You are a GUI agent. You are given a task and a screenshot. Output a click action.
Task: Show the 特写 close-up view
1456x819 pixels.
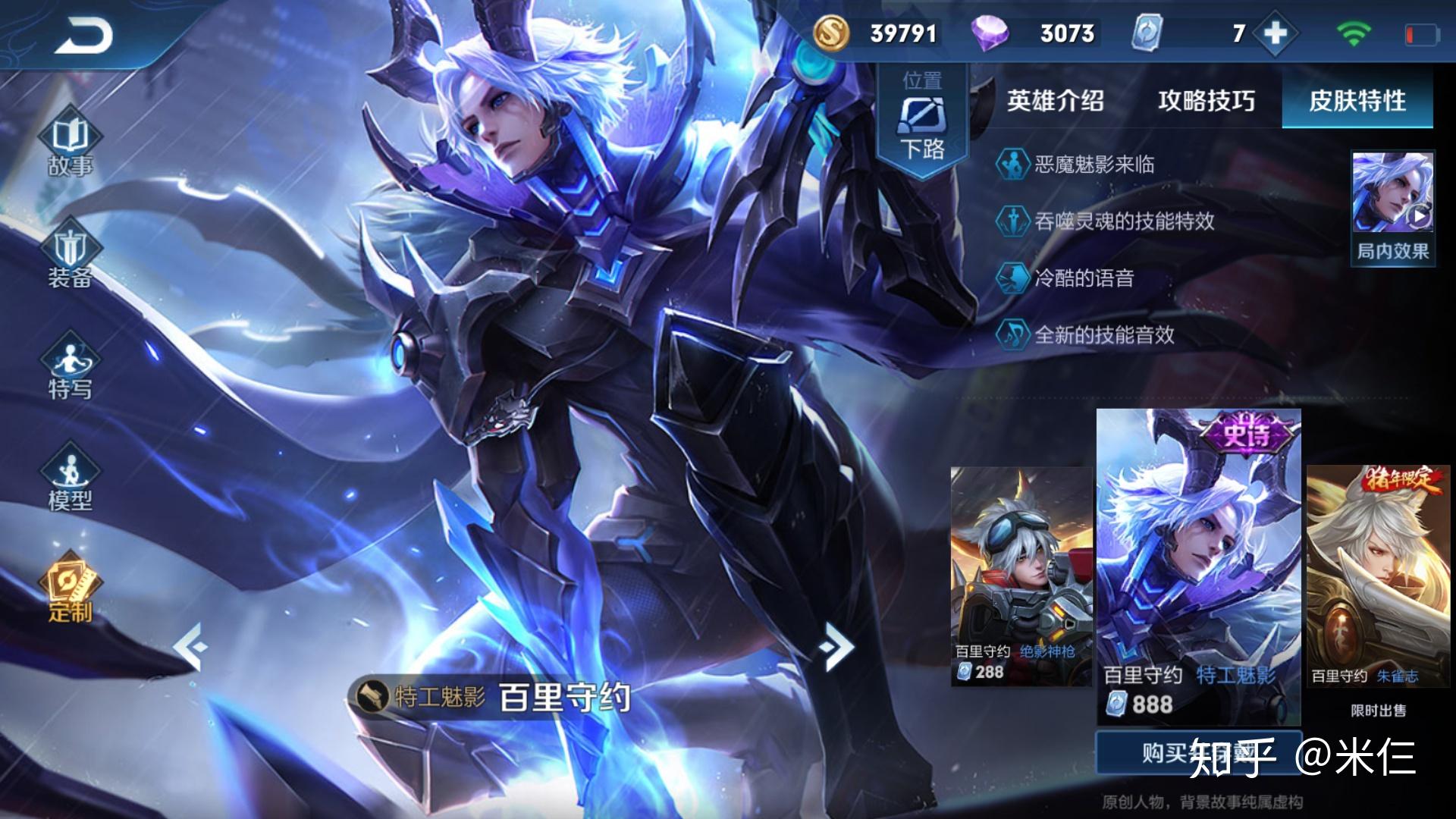tap(70, 369)
